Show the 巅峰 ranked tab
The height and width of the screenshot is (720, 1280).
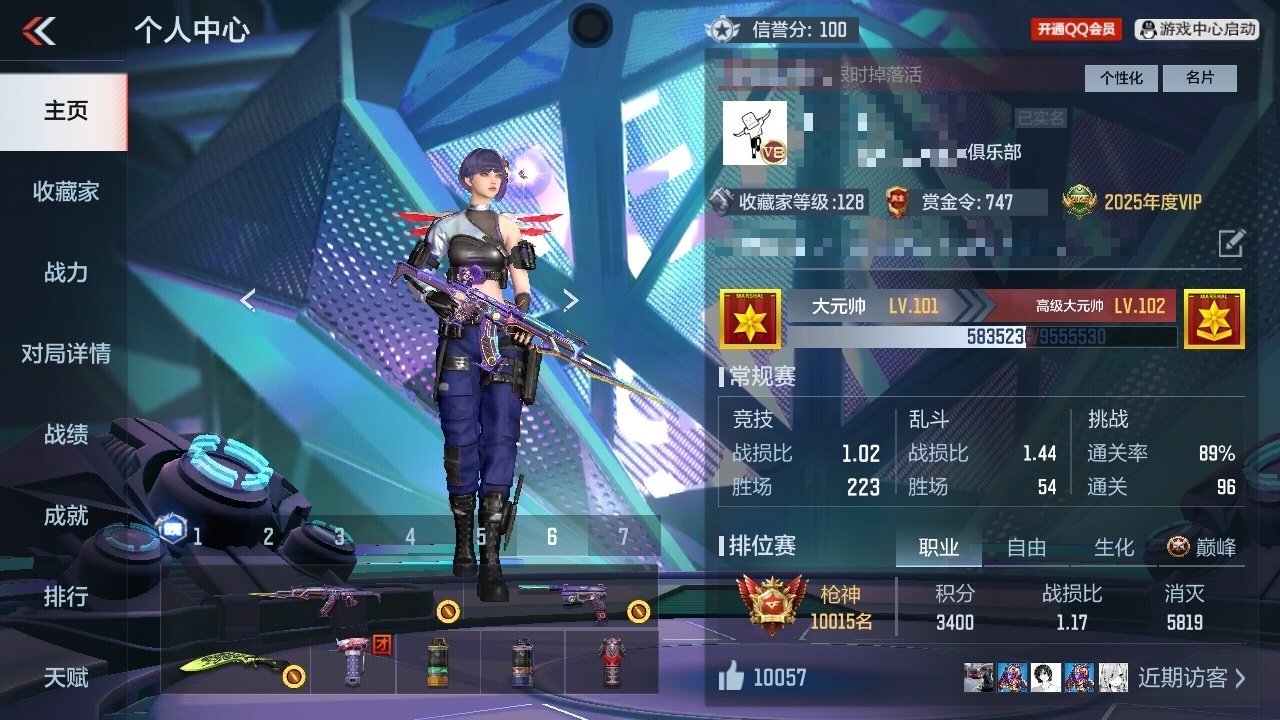click(x=1202, y=548)
